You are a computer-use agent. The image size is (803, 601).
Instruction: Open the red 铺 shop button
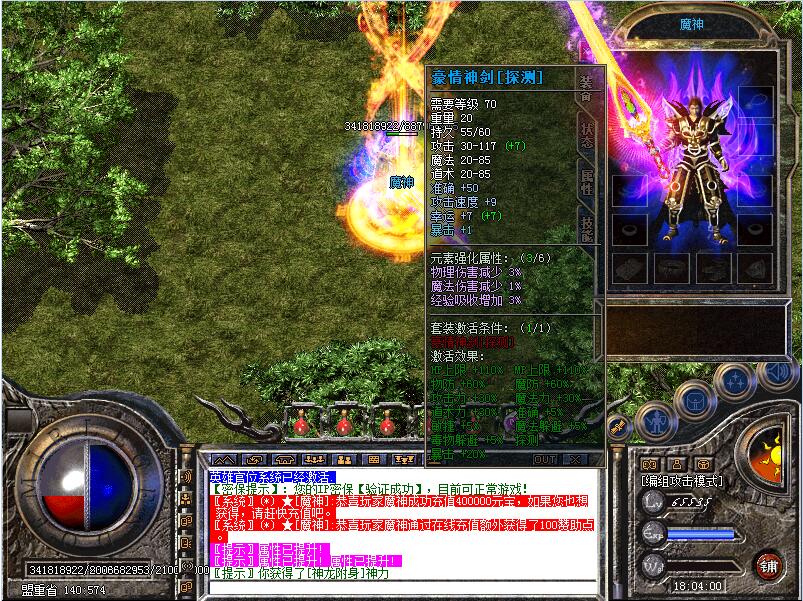[x=768, y=565]
